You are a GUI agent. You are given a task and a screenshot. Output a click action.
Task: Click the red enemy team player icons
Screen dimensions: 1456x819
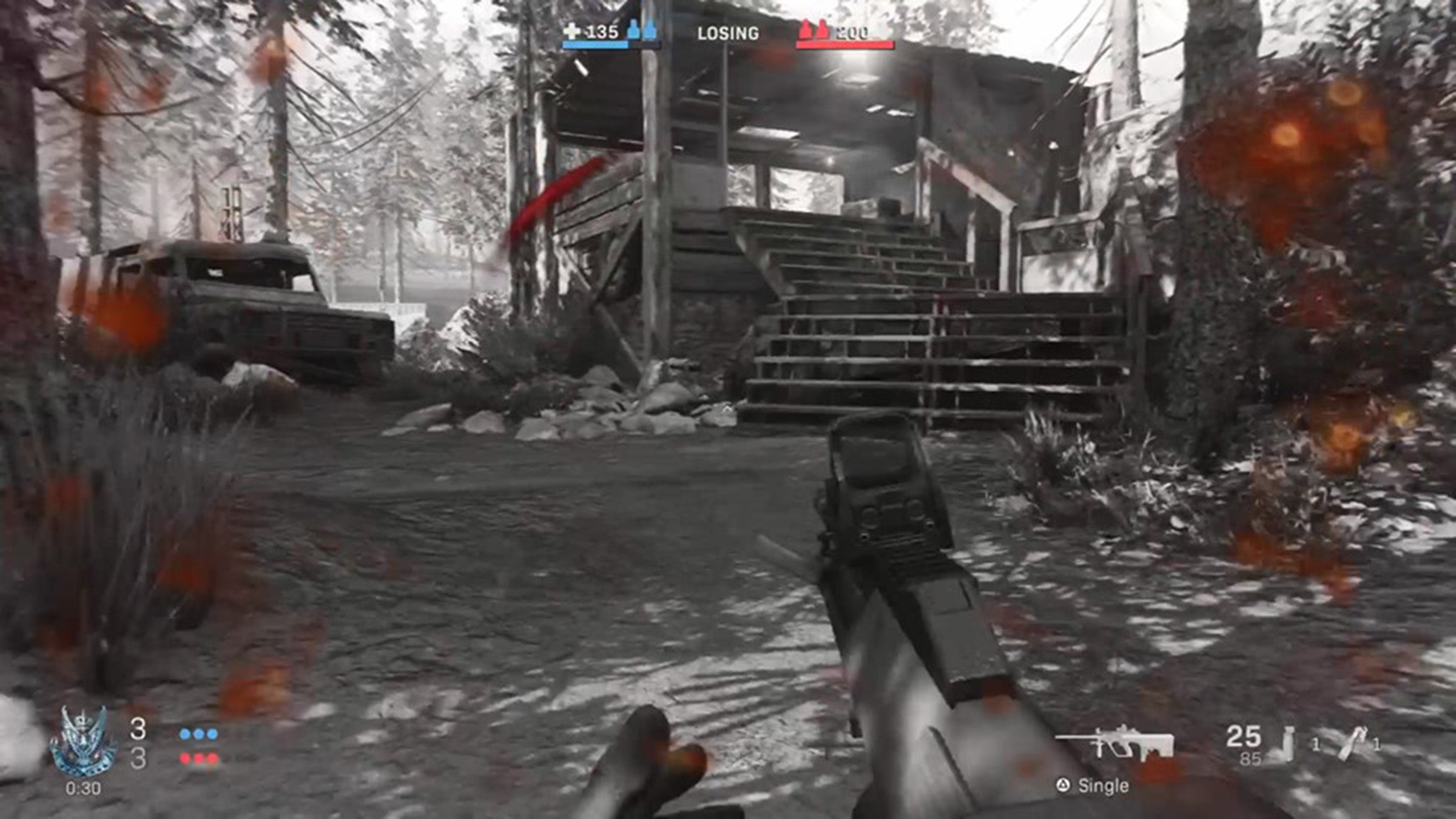point(814,29)
